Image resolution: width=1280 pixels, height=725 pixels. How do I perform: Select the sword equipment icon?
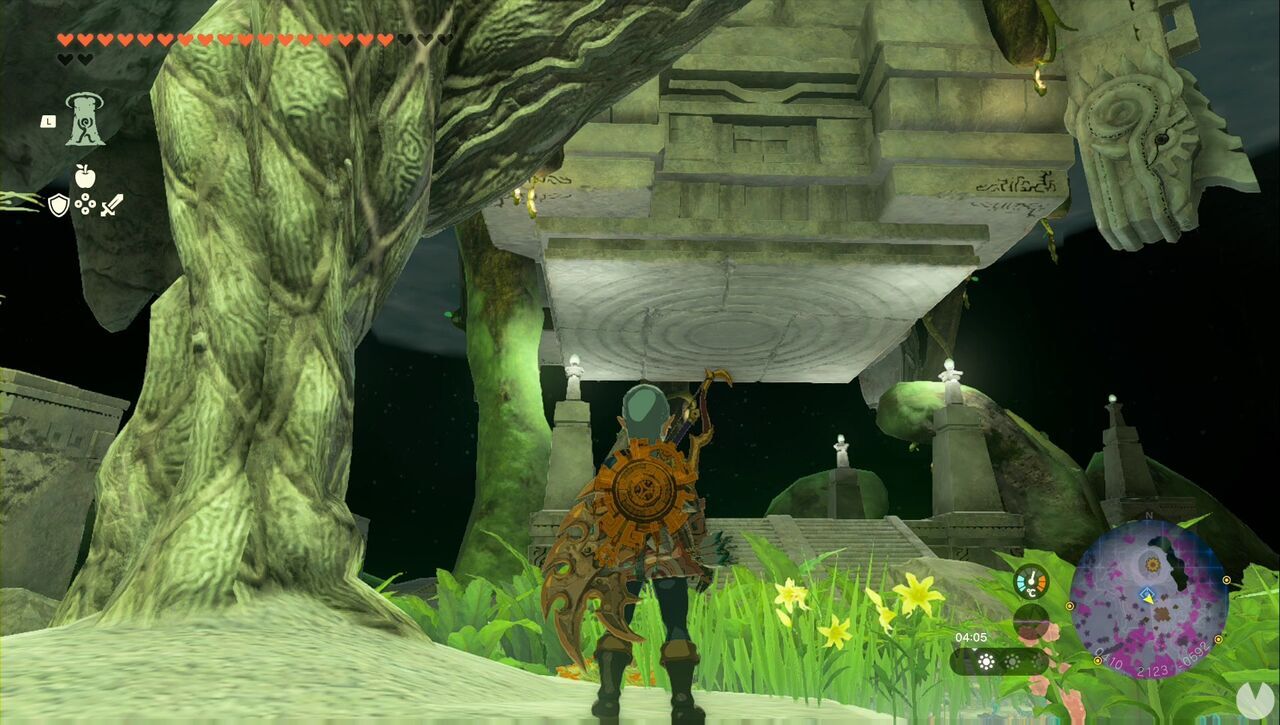111,206
